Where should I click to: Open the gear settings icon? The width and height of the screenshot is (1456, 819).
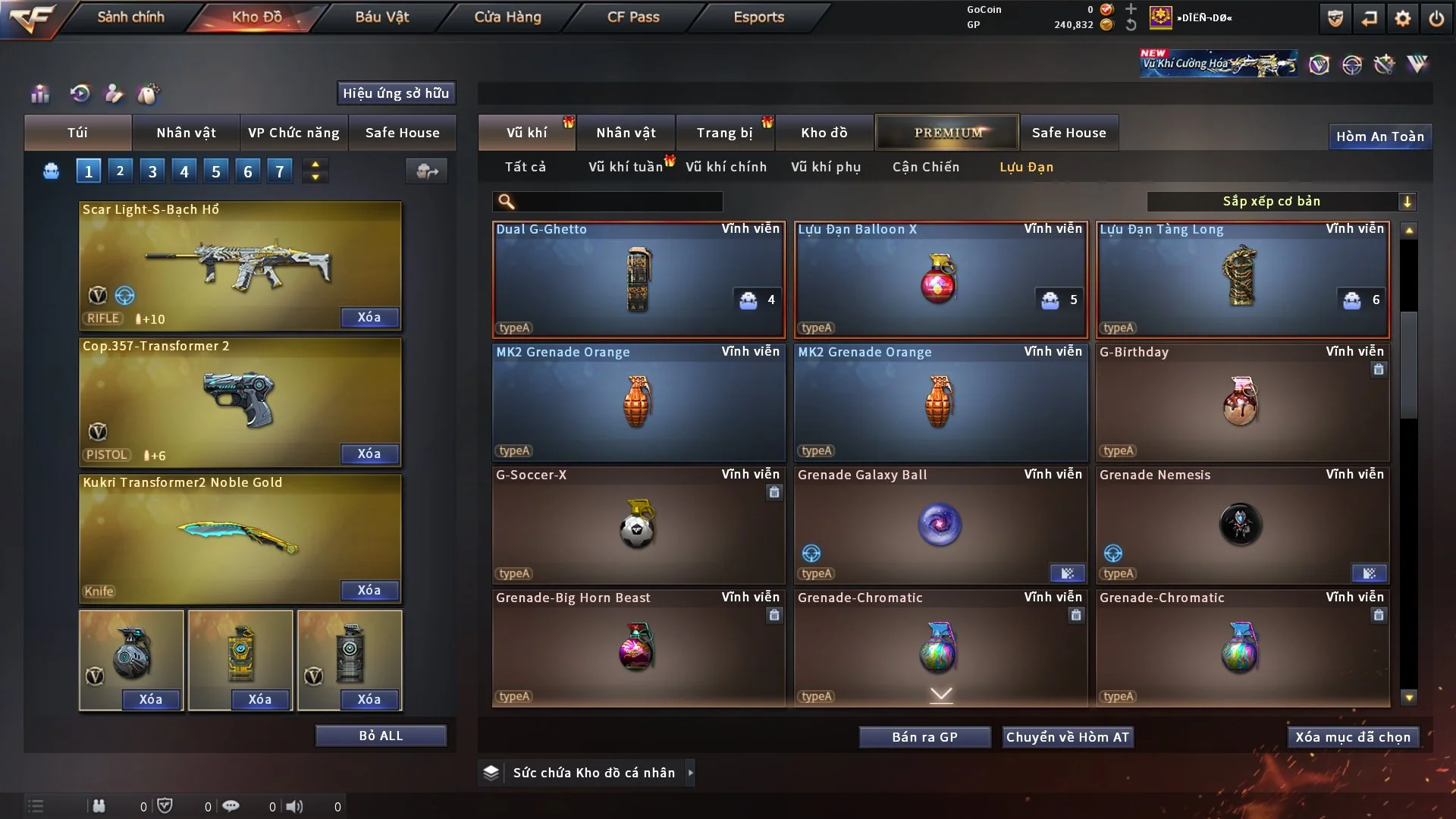coord(1402,18)
